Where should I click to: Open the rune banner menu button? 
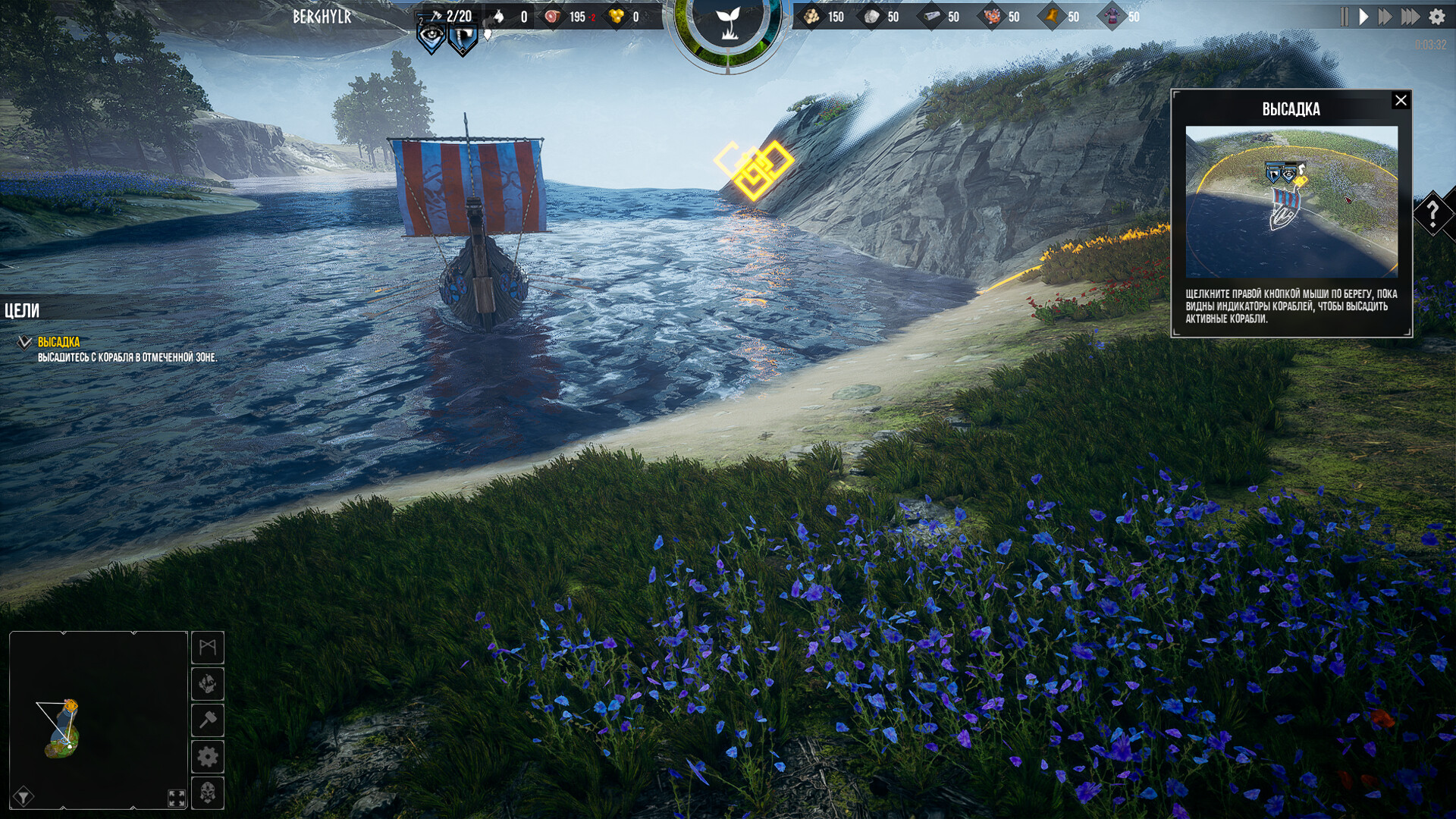[x=208, y=648]
